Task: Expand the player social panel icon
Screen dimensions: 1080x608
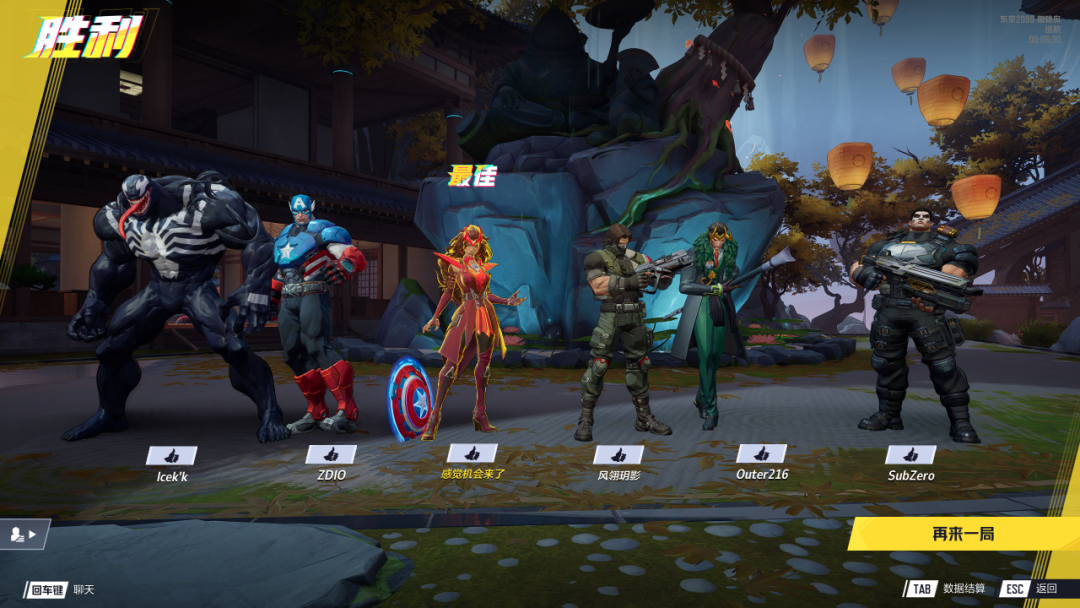Action: [x=24, y=535]
